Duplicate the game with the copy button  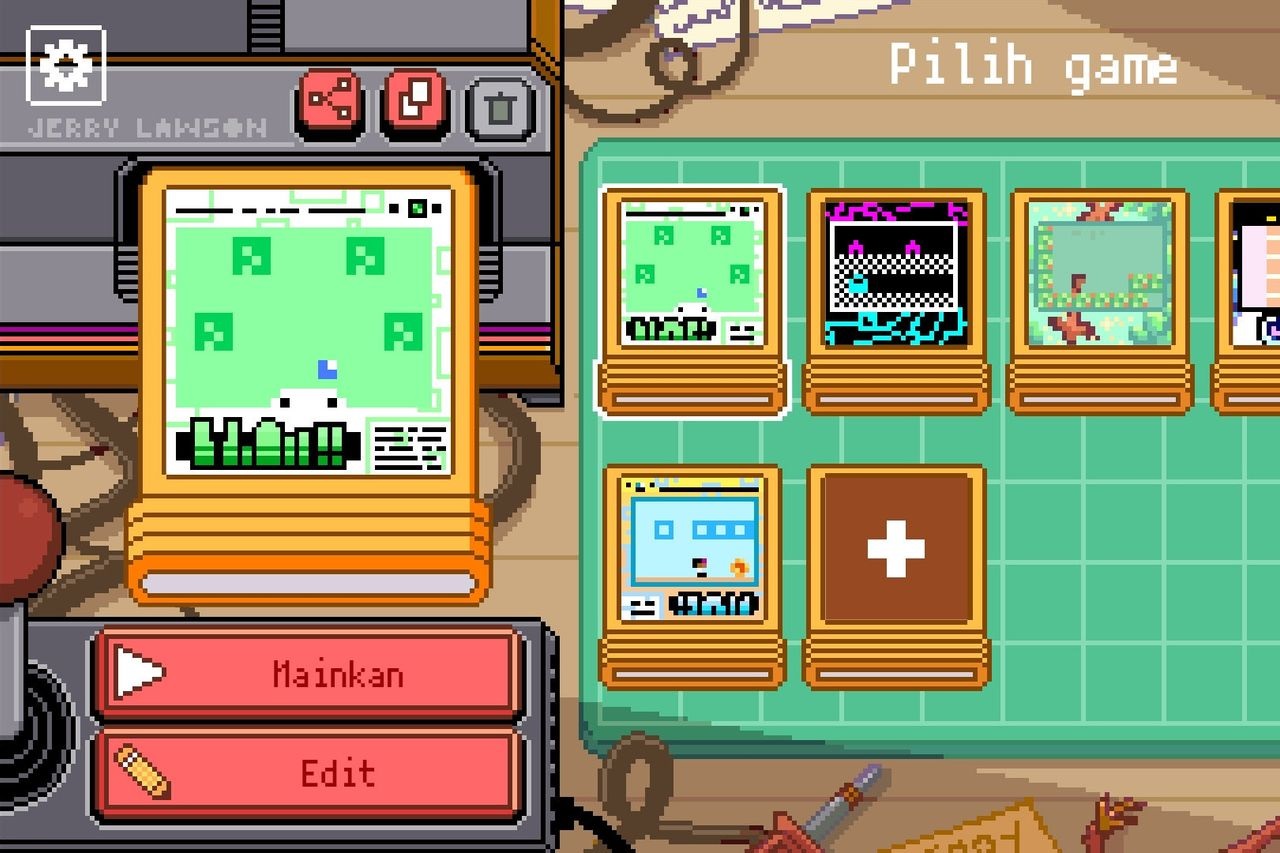[x=414, y=101]
